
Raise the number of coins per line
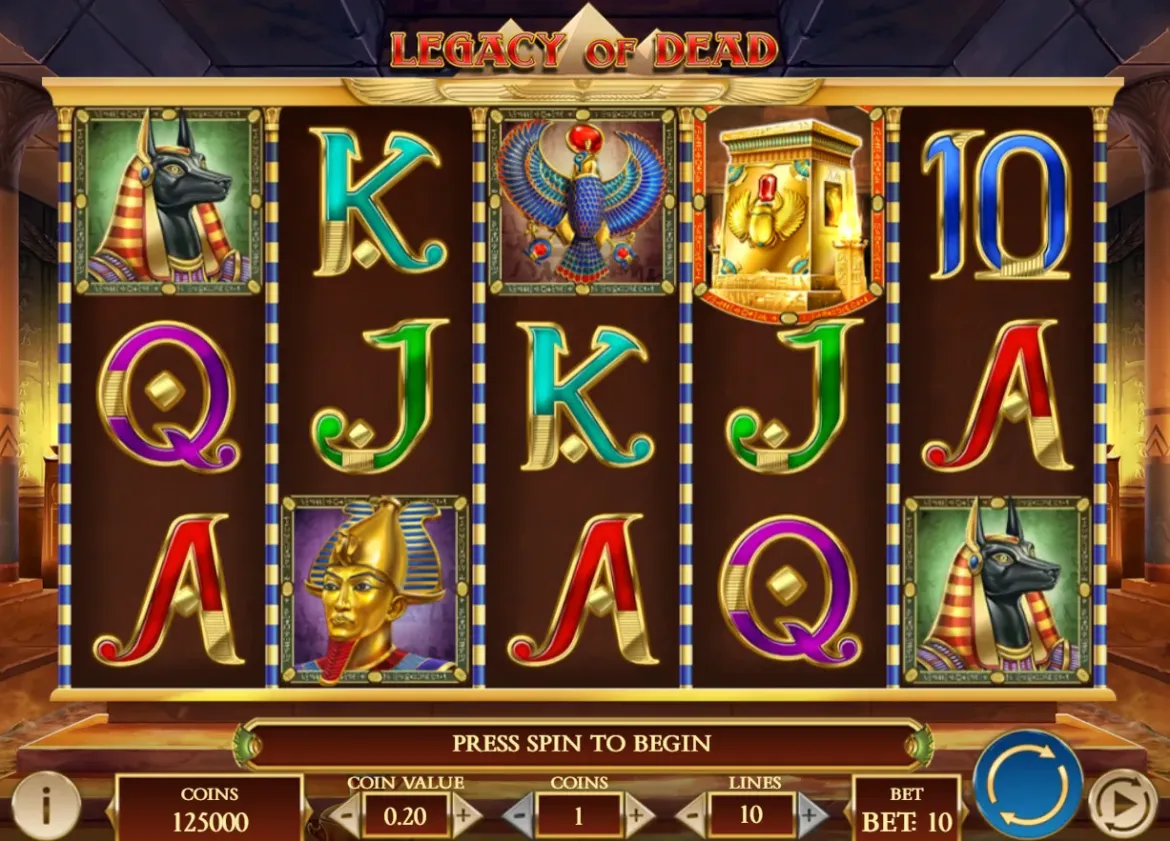click(x=637, y=815)
